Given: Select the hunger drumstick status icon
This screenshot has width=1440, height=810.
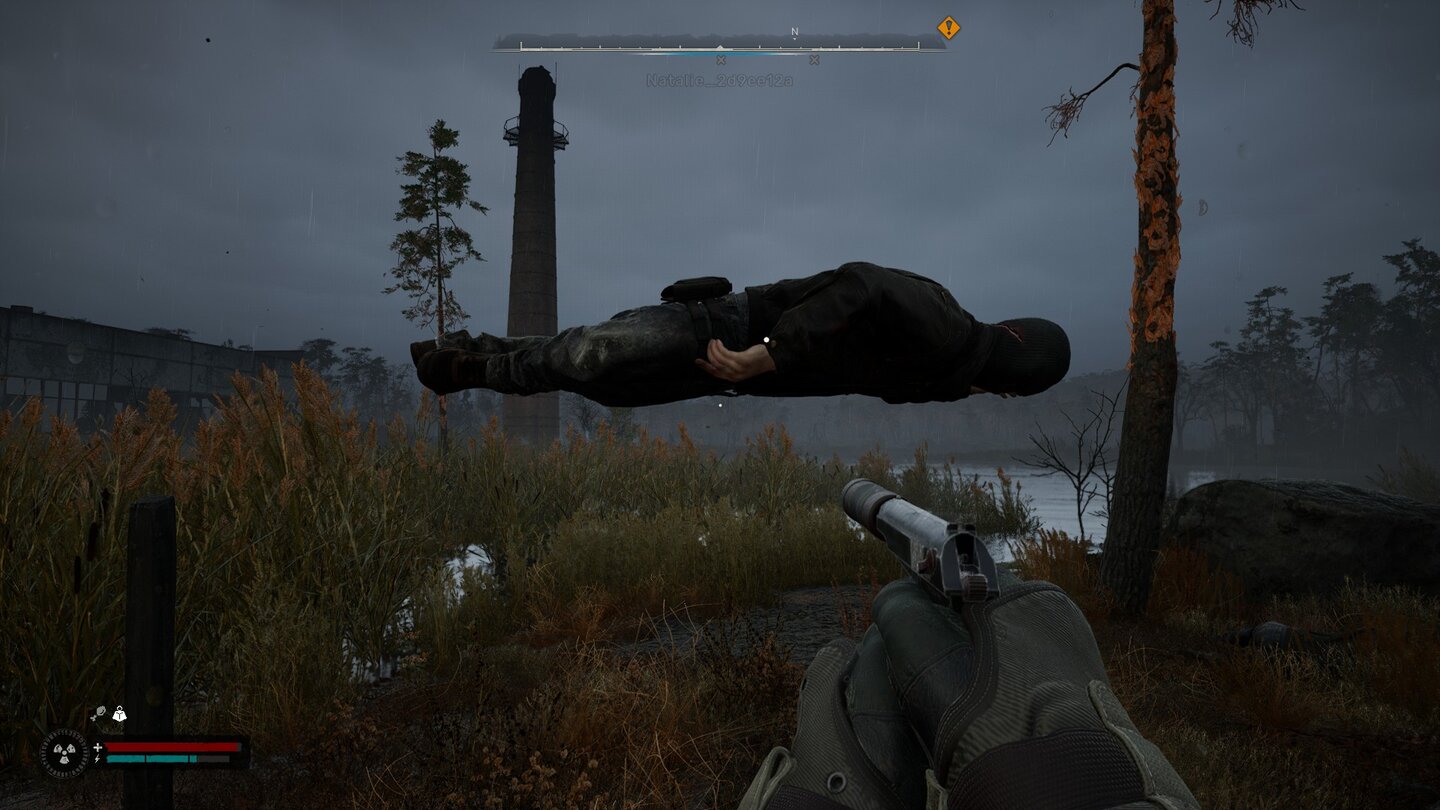Looking at the screenshot, I should [100, 713].
